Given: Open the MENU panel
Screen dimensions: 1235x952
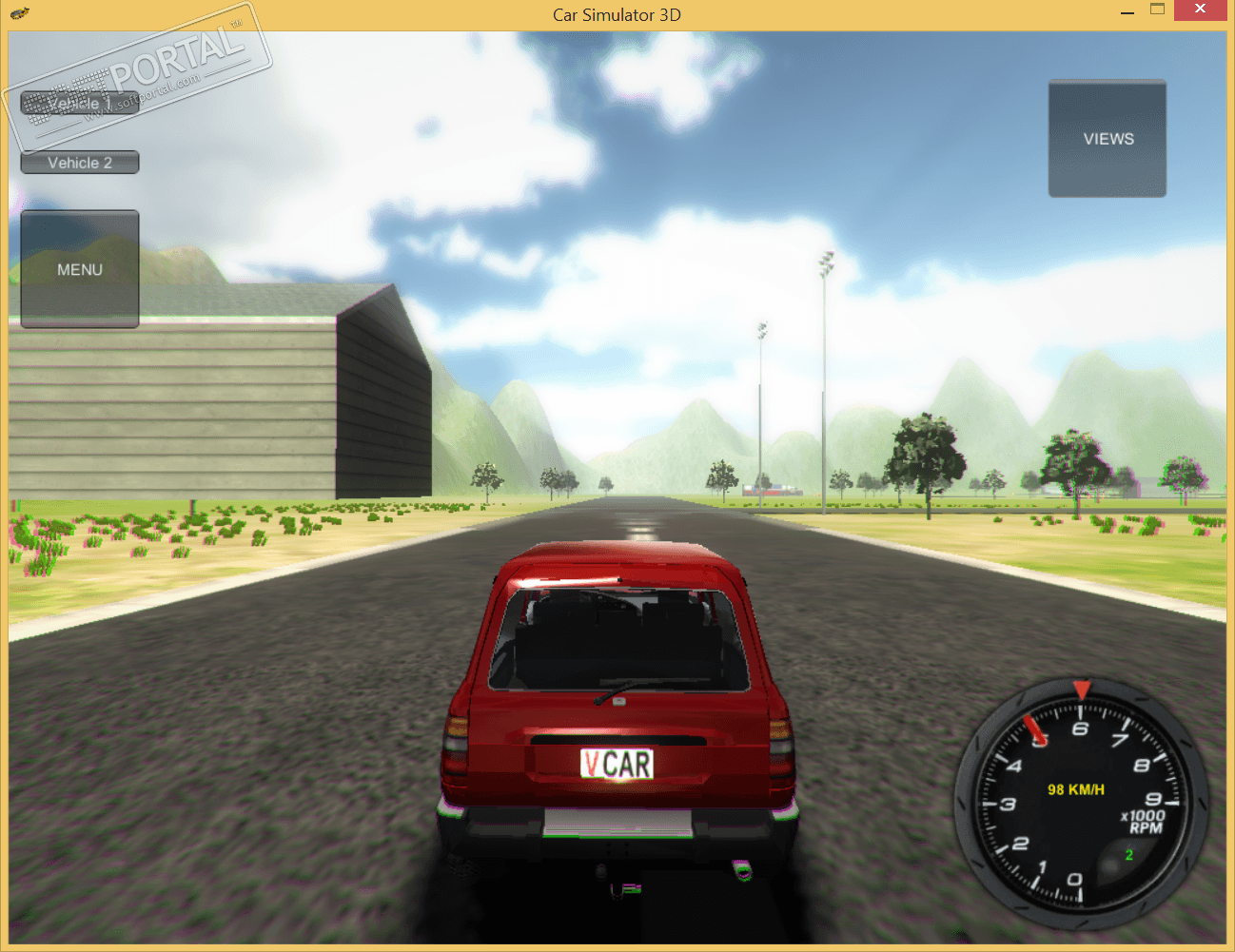Looking at the screenshot, I should [80, 269].
